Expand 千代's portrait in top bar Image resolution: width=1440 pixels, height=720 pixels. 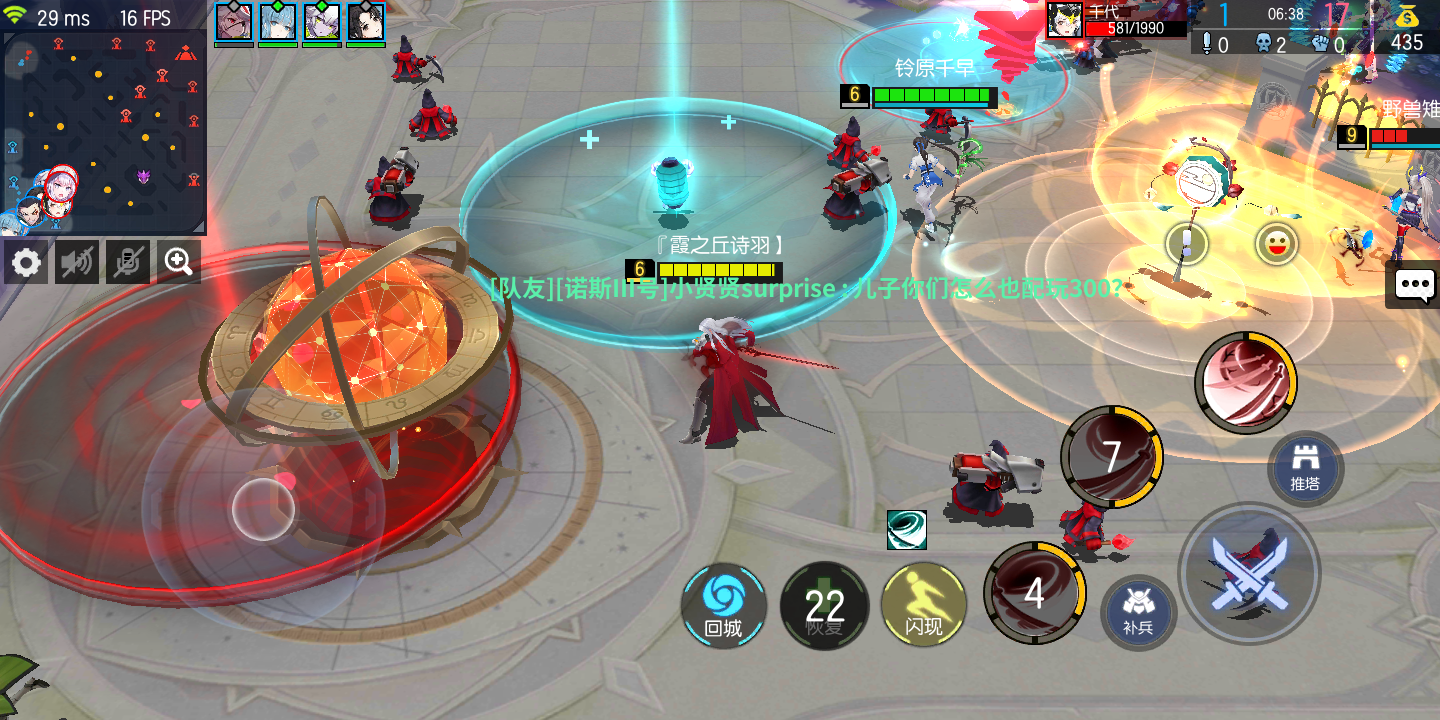tap(1064, 18)
